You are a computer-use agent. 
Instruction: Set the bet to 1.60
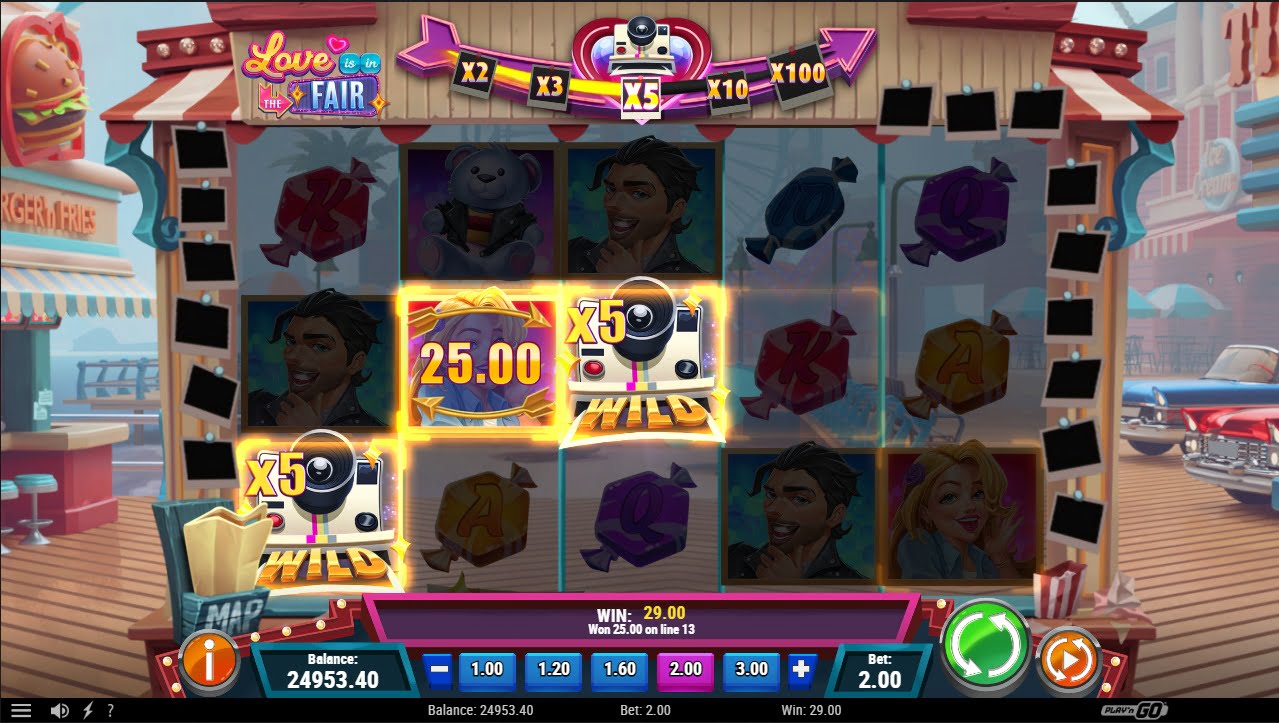pos(620,670)
